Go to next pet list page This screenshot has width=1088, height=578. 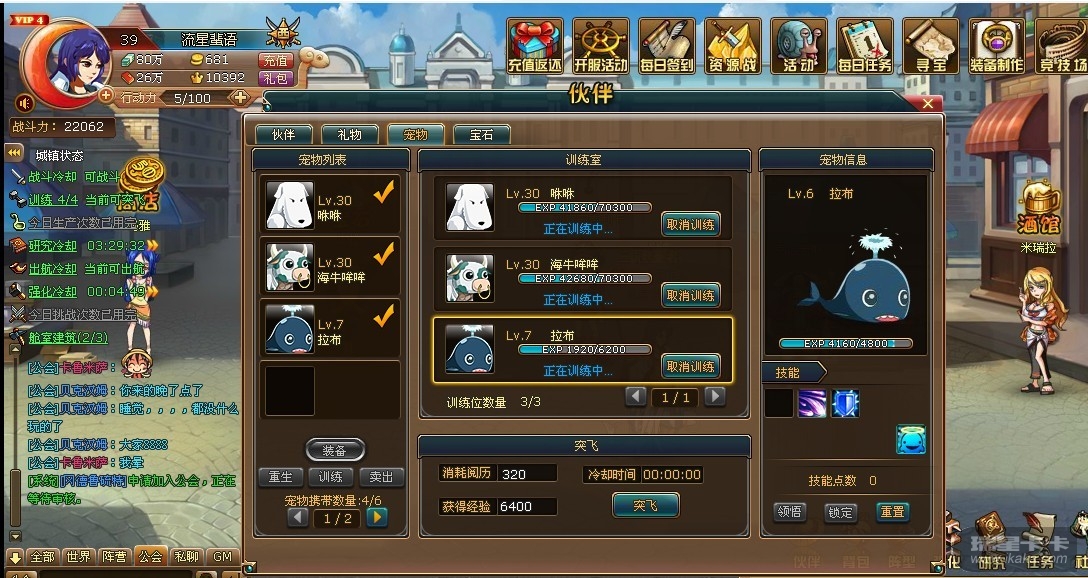coord(377,518)
